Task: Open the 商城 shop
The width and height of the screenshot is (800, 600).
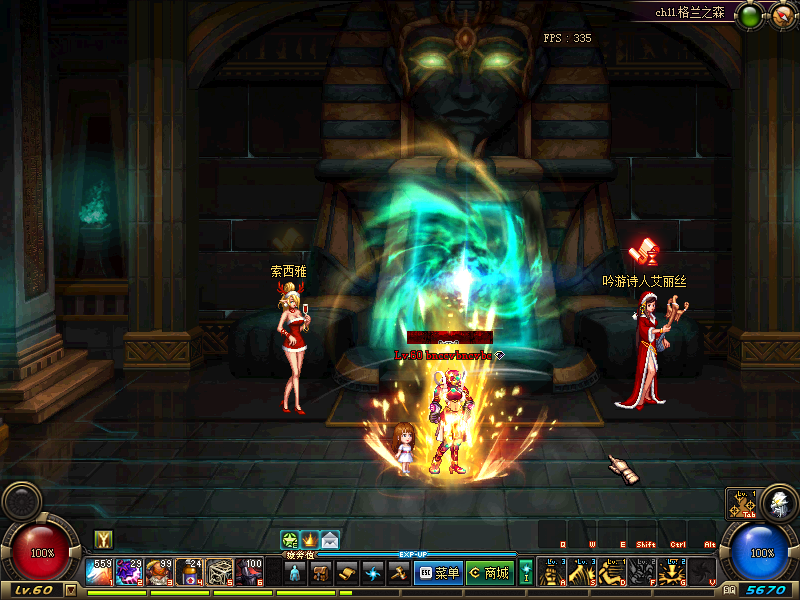Action: [x=488, y=573]
